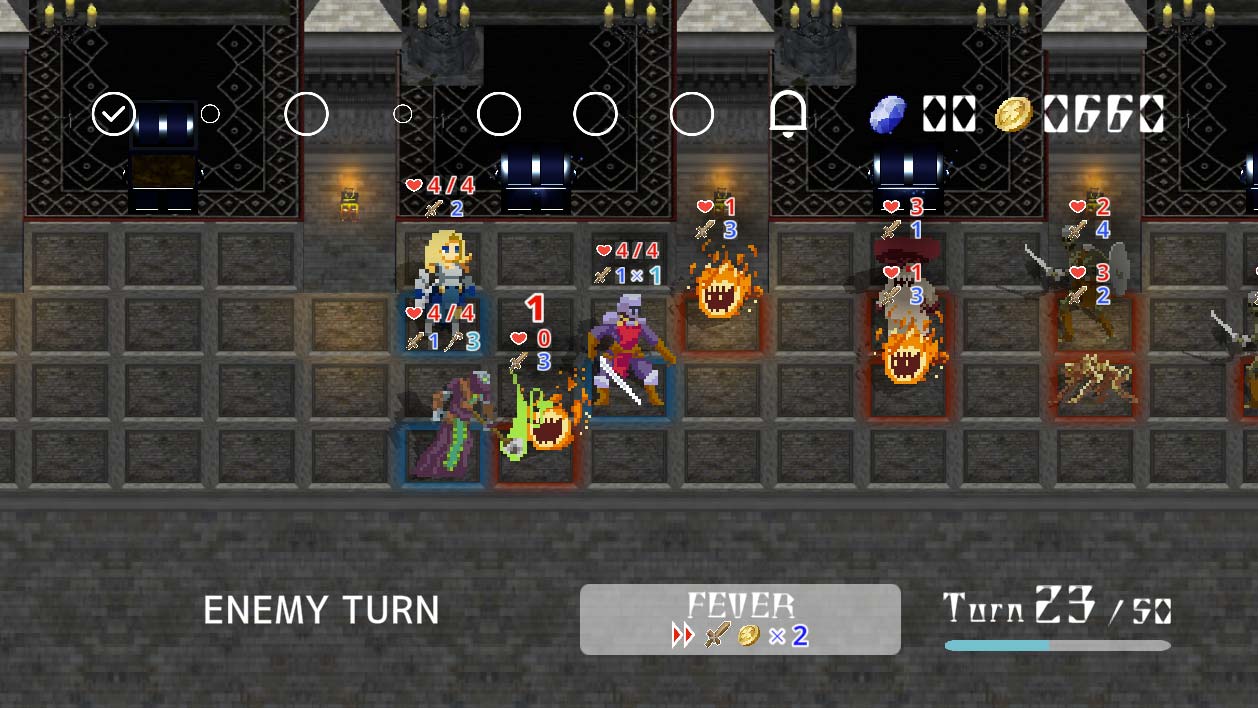Open the FEVER bonus panel
The width and height of the screenshot is (1258, 708).
tap(740, 619)
